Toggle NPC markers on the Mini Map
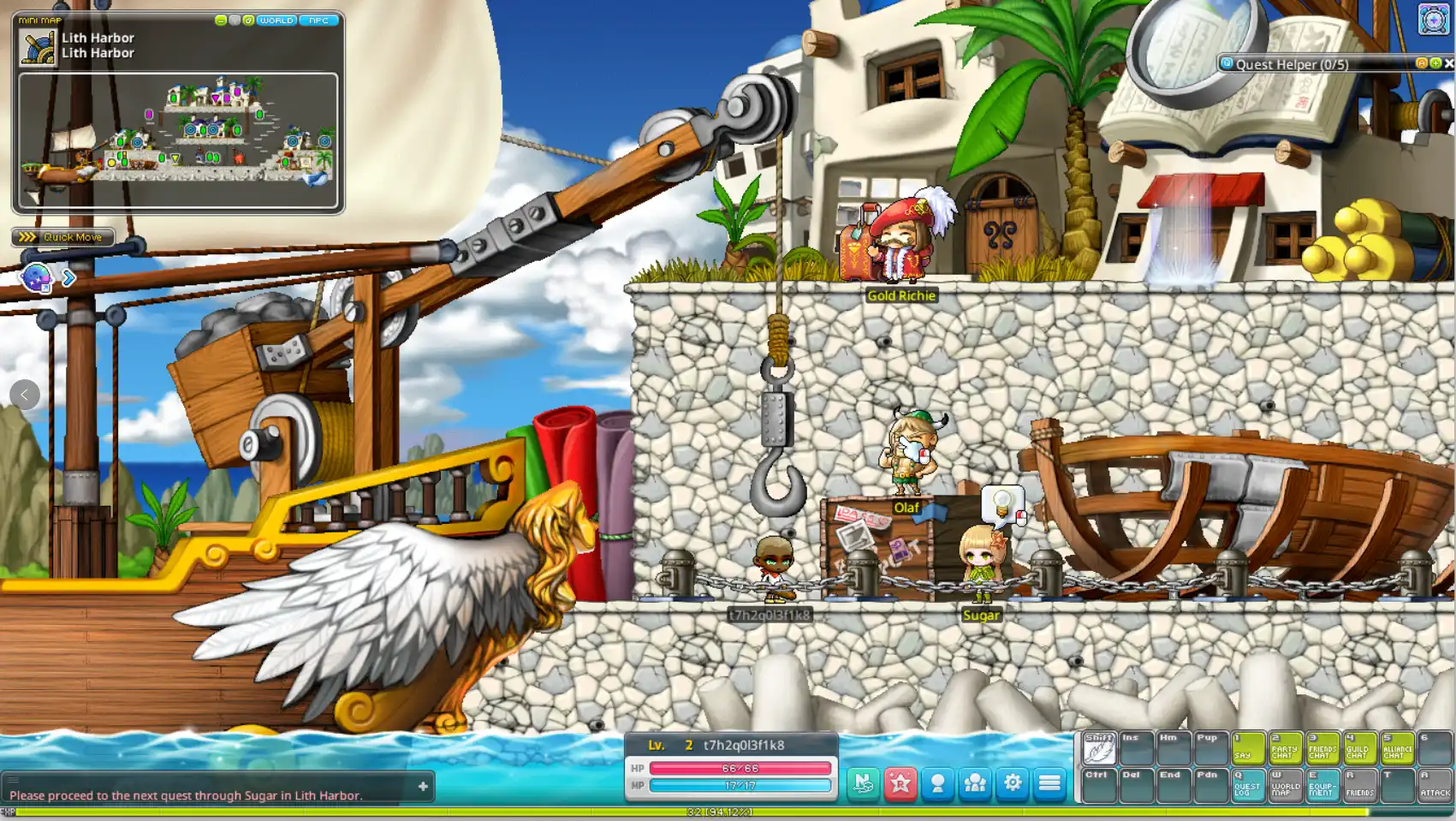 point(320,20)
